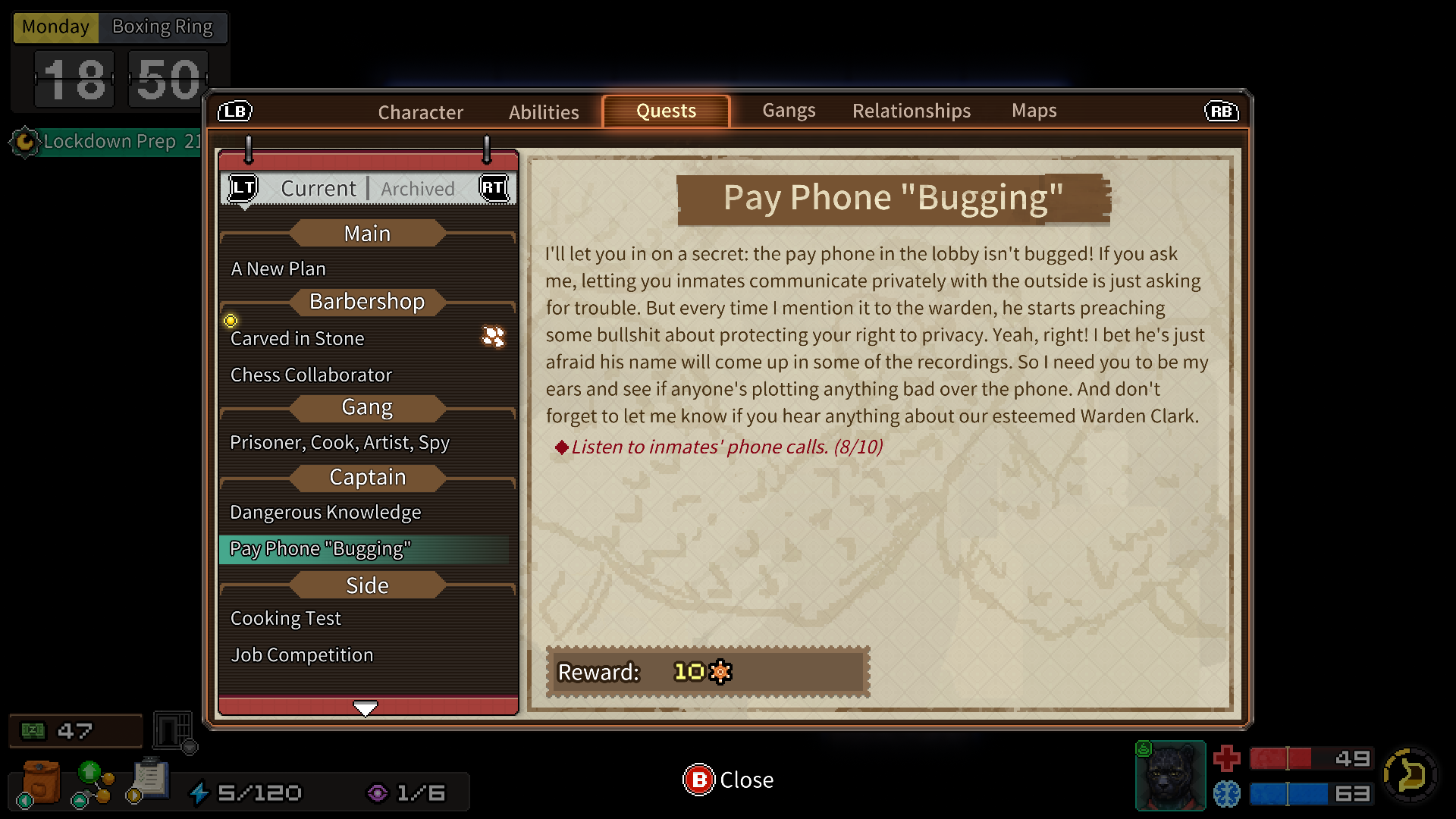Image resolution: width=1456 pixels, height=819 pixels.
Task: Show Current quests list
Action: pyautogui.click(x=318, y=188)
